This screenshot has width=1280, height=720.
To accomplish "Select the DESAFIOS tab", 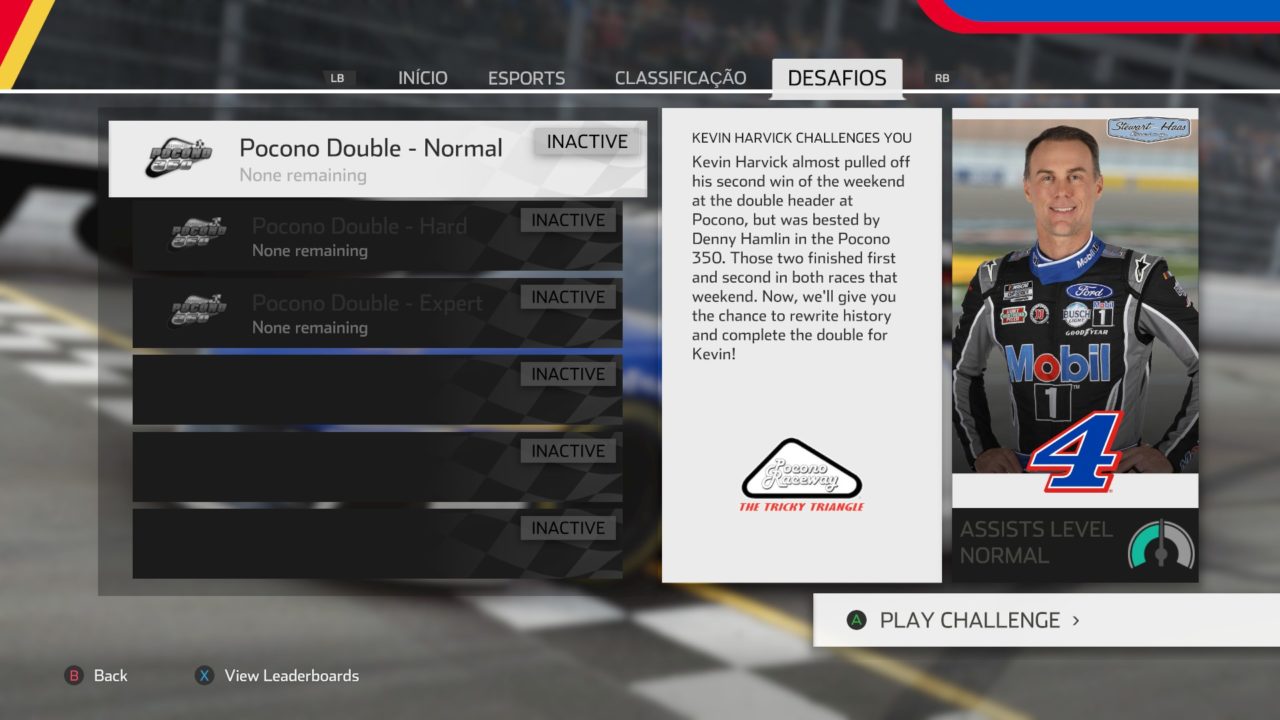I will [837, 78].
